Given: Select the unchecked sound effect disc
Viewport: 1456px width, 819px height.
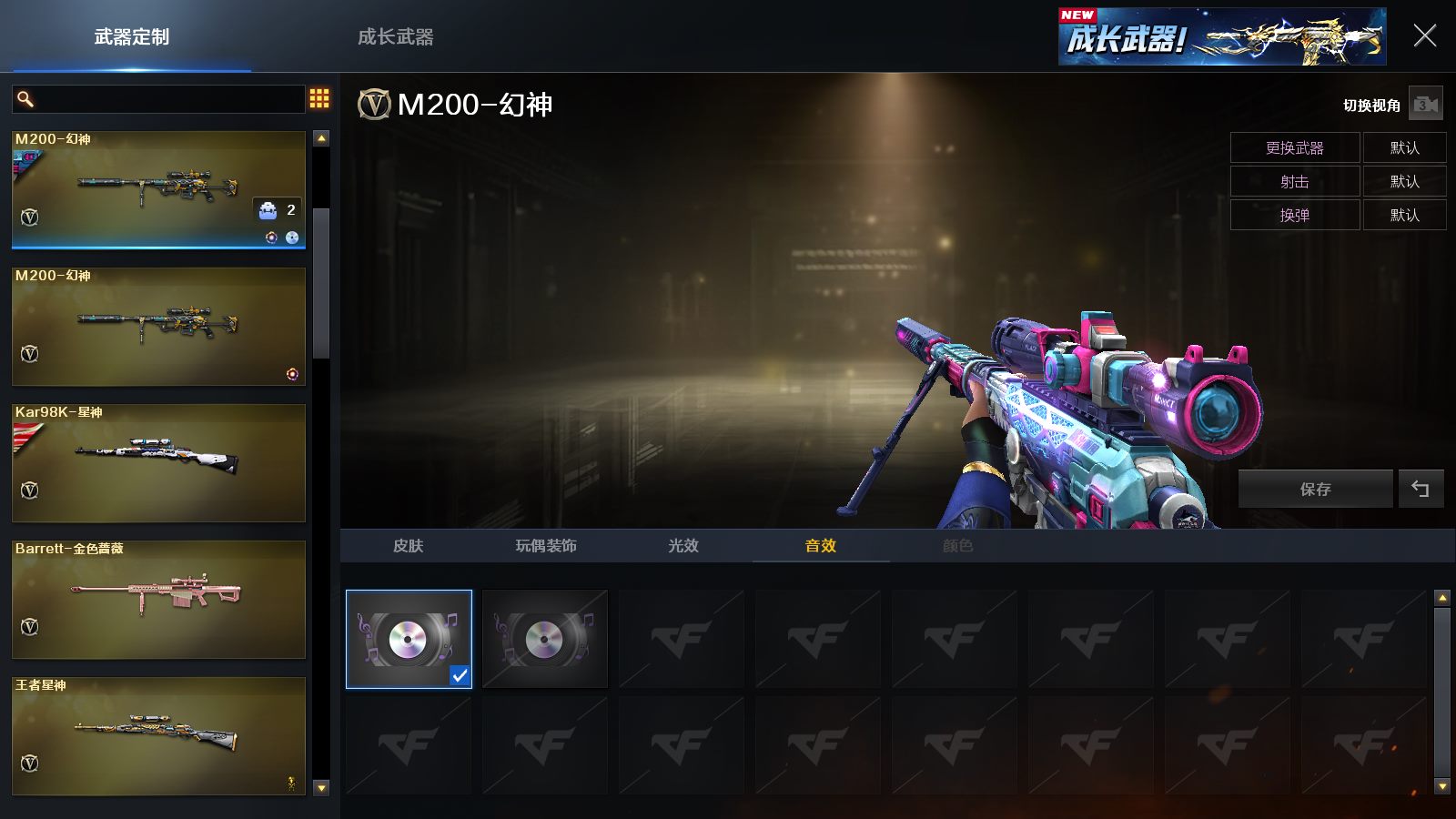Looking at the screenshot, I should (x=544, y=639).
